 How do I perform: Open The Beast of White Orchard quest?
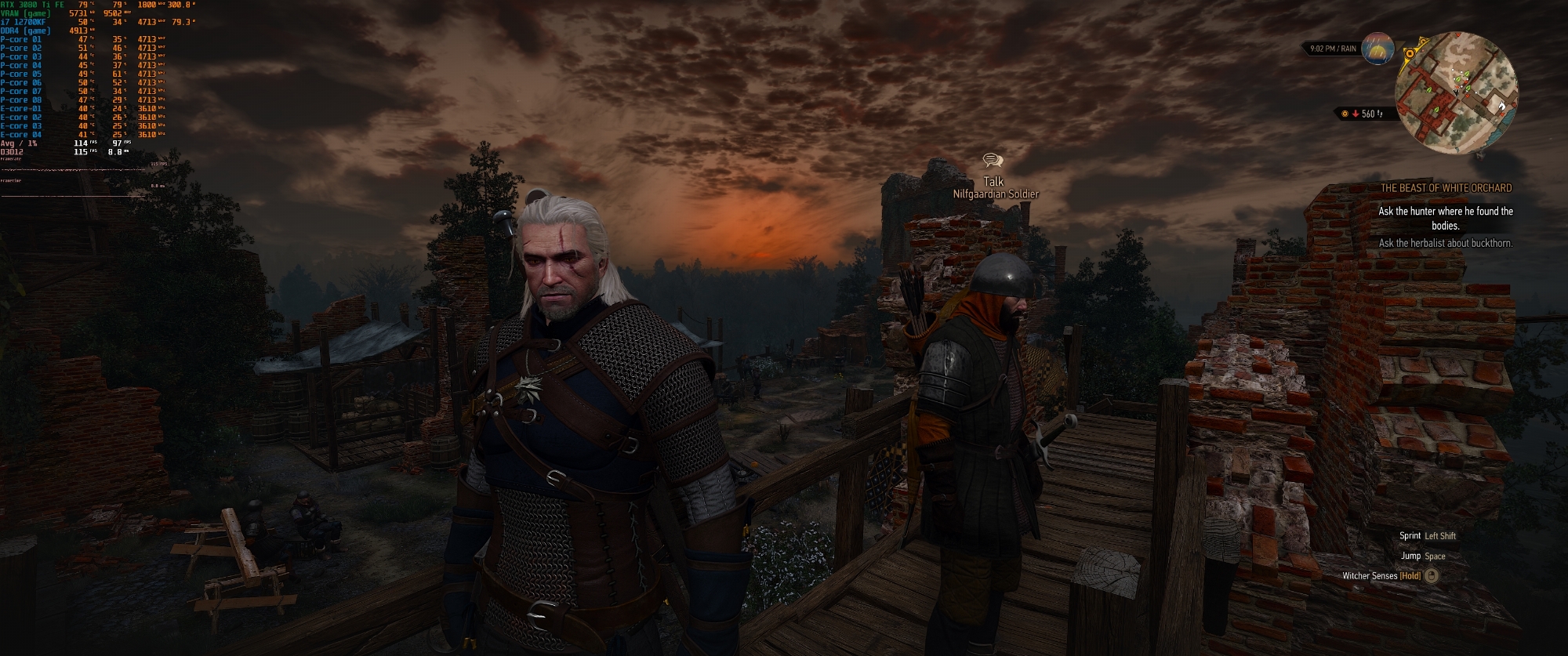click(x=1445, y=188)
